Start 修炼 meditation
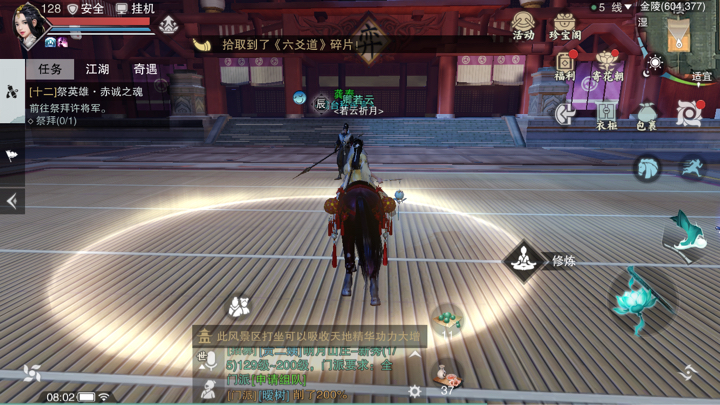 522,261
